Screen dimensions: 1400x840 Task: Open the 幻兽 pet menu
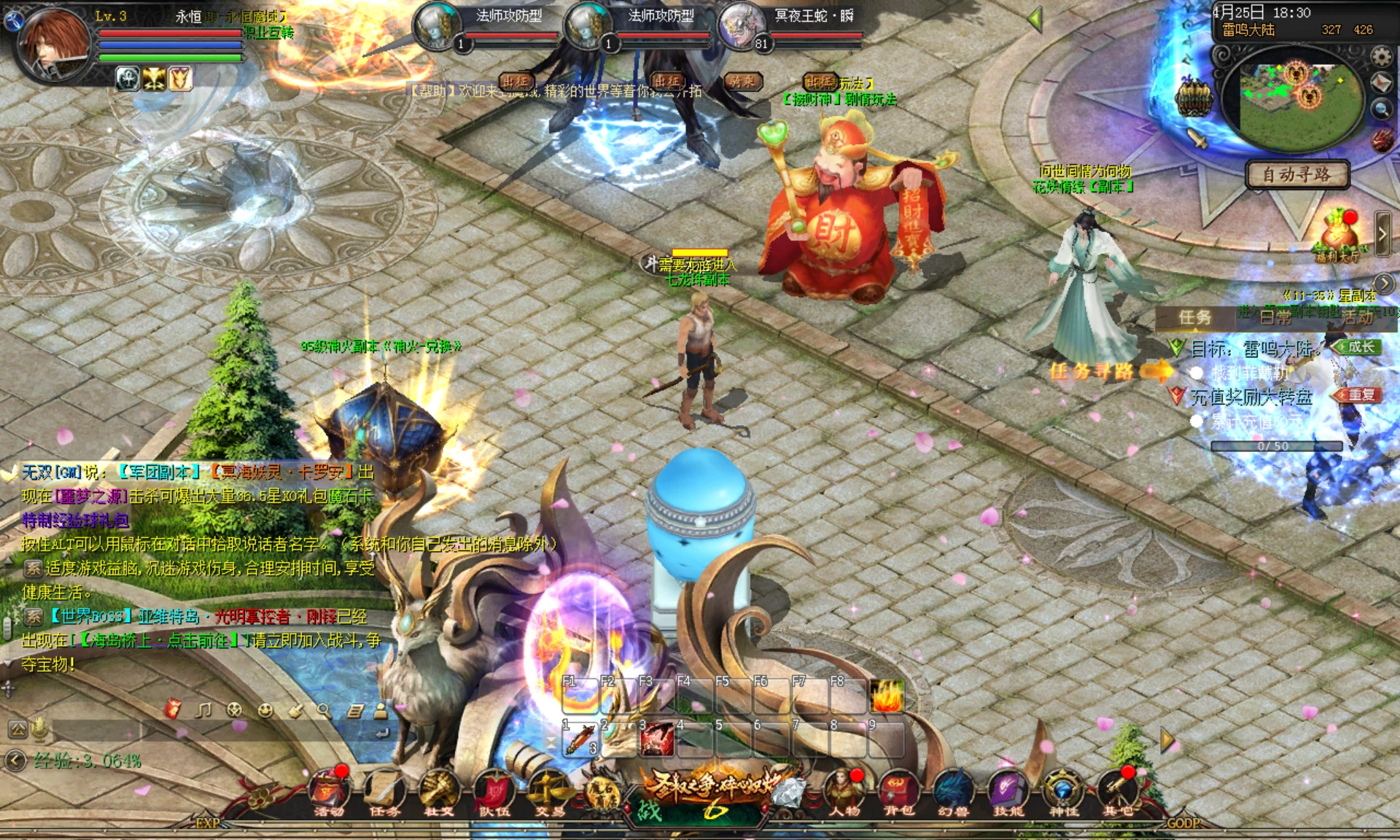[x=954, y=791]
